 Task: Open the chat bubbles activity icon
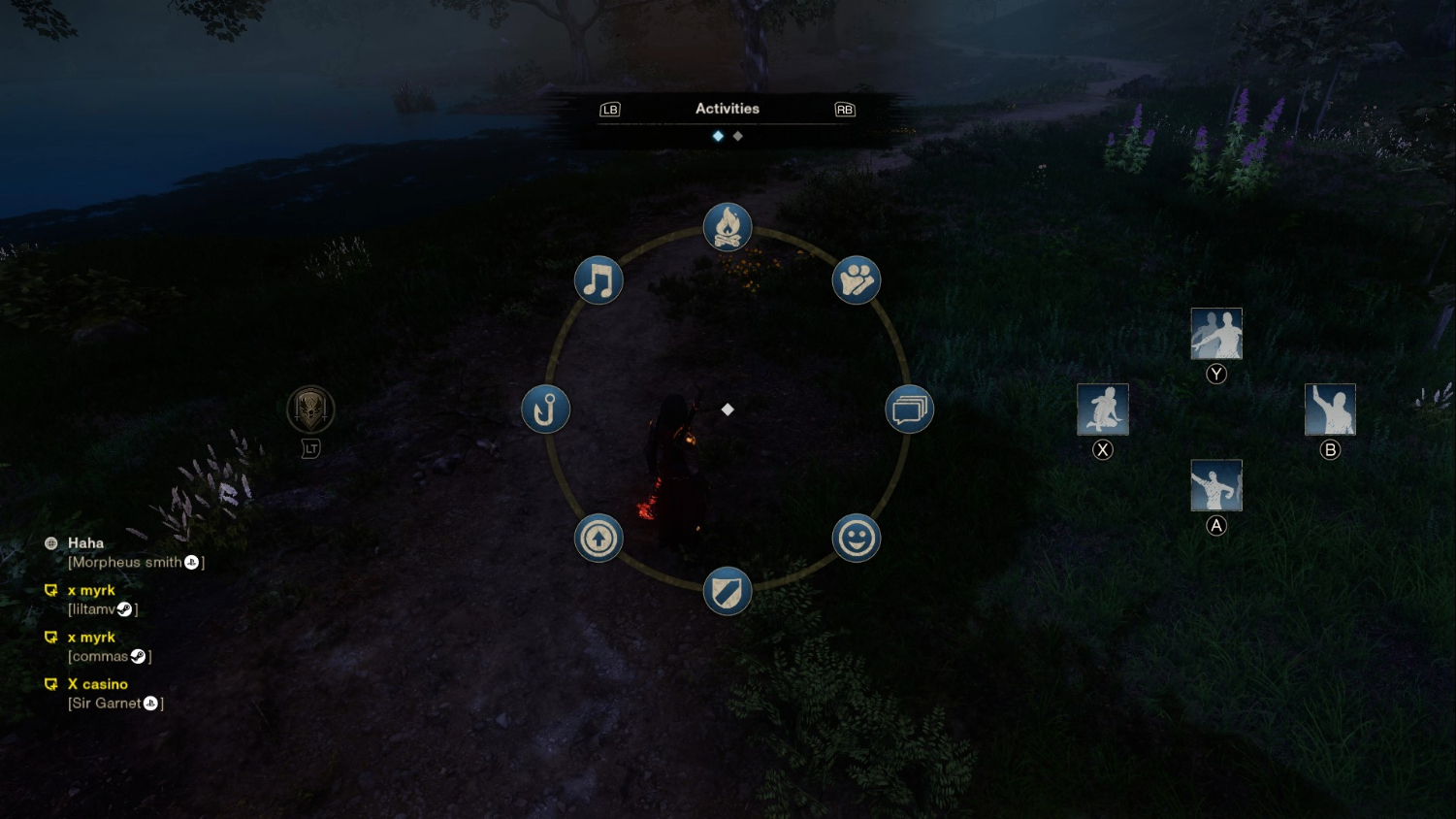(x=910, y=409)
